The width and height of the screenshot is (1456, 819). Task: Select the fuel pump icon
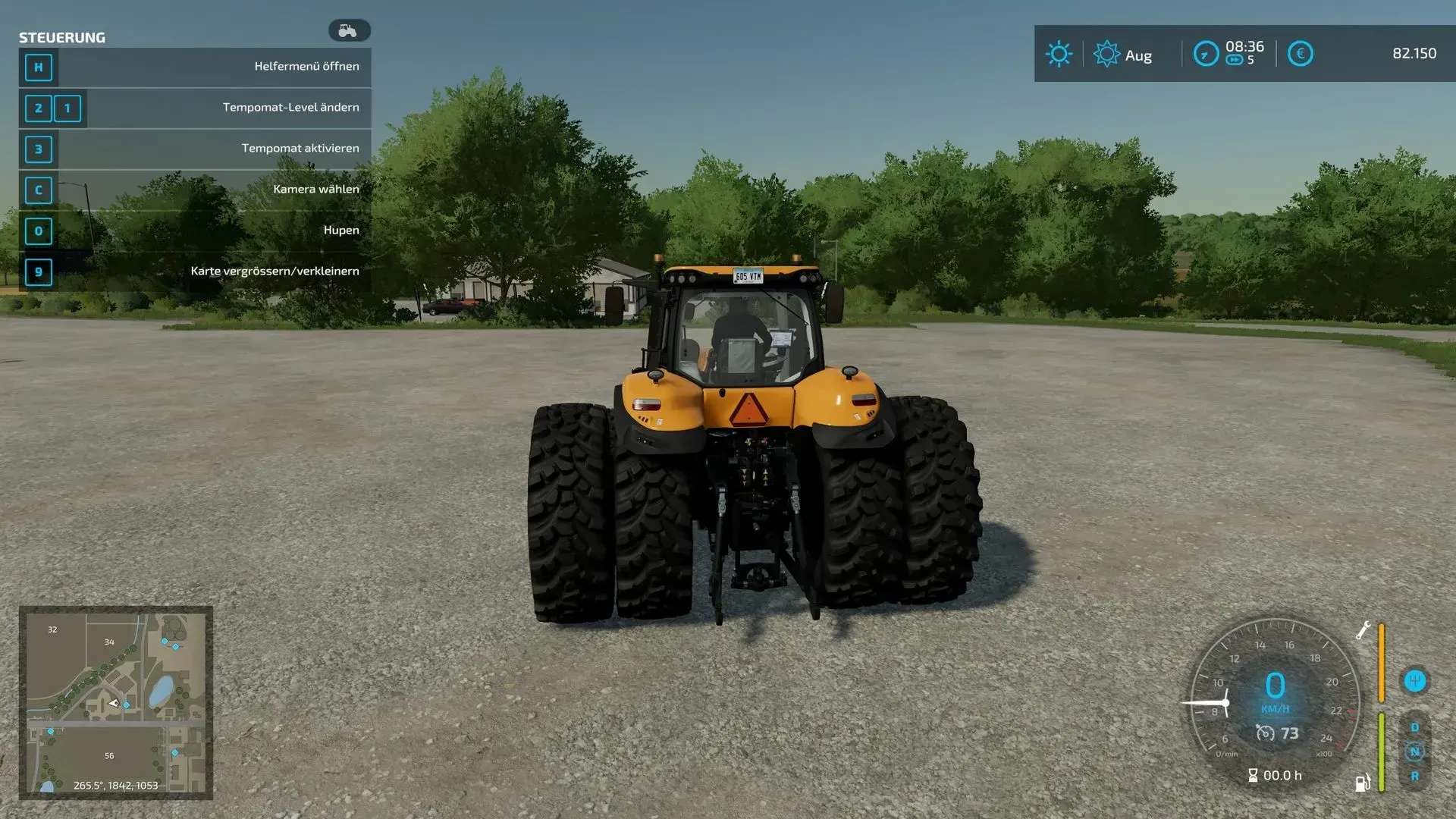[x=1363, y=783]
